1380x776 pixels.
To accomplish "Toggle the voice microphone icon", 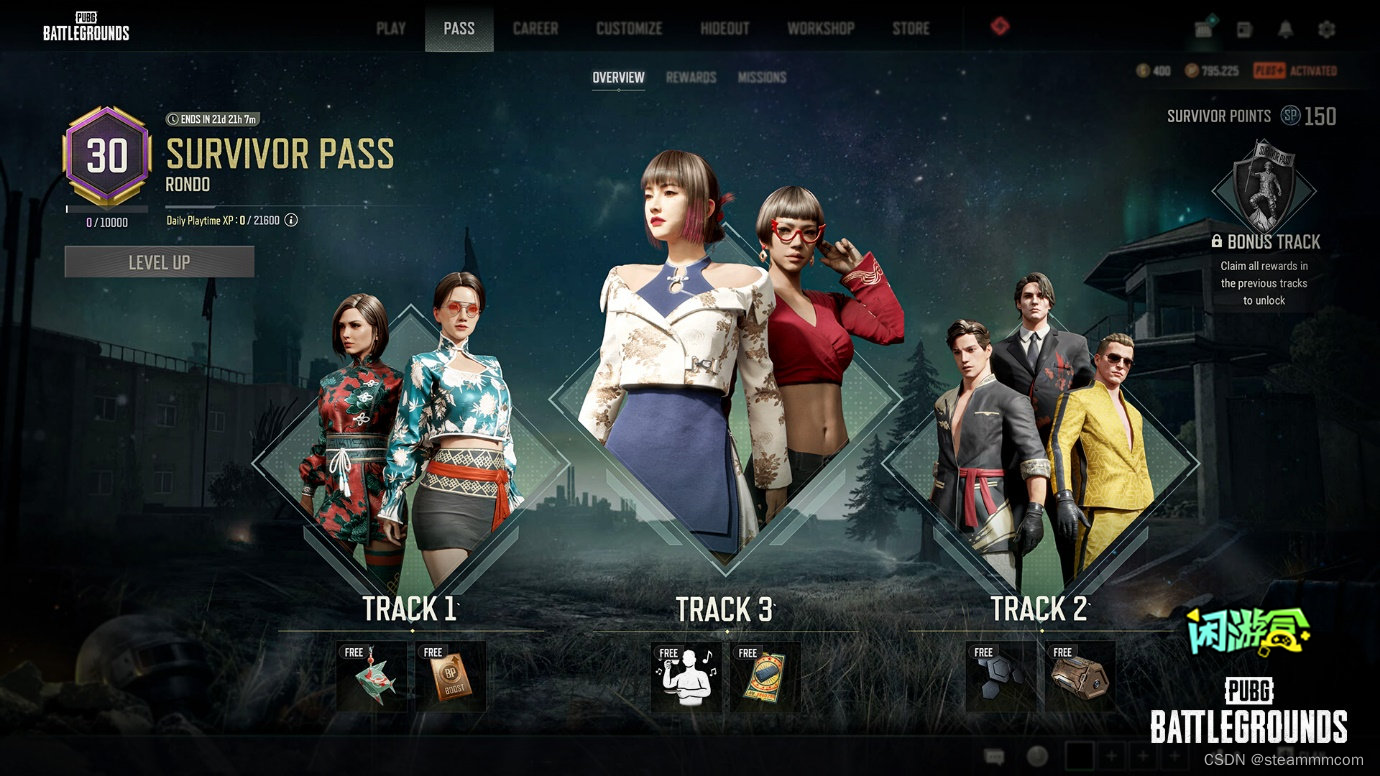I will (x=1036, y=757).
